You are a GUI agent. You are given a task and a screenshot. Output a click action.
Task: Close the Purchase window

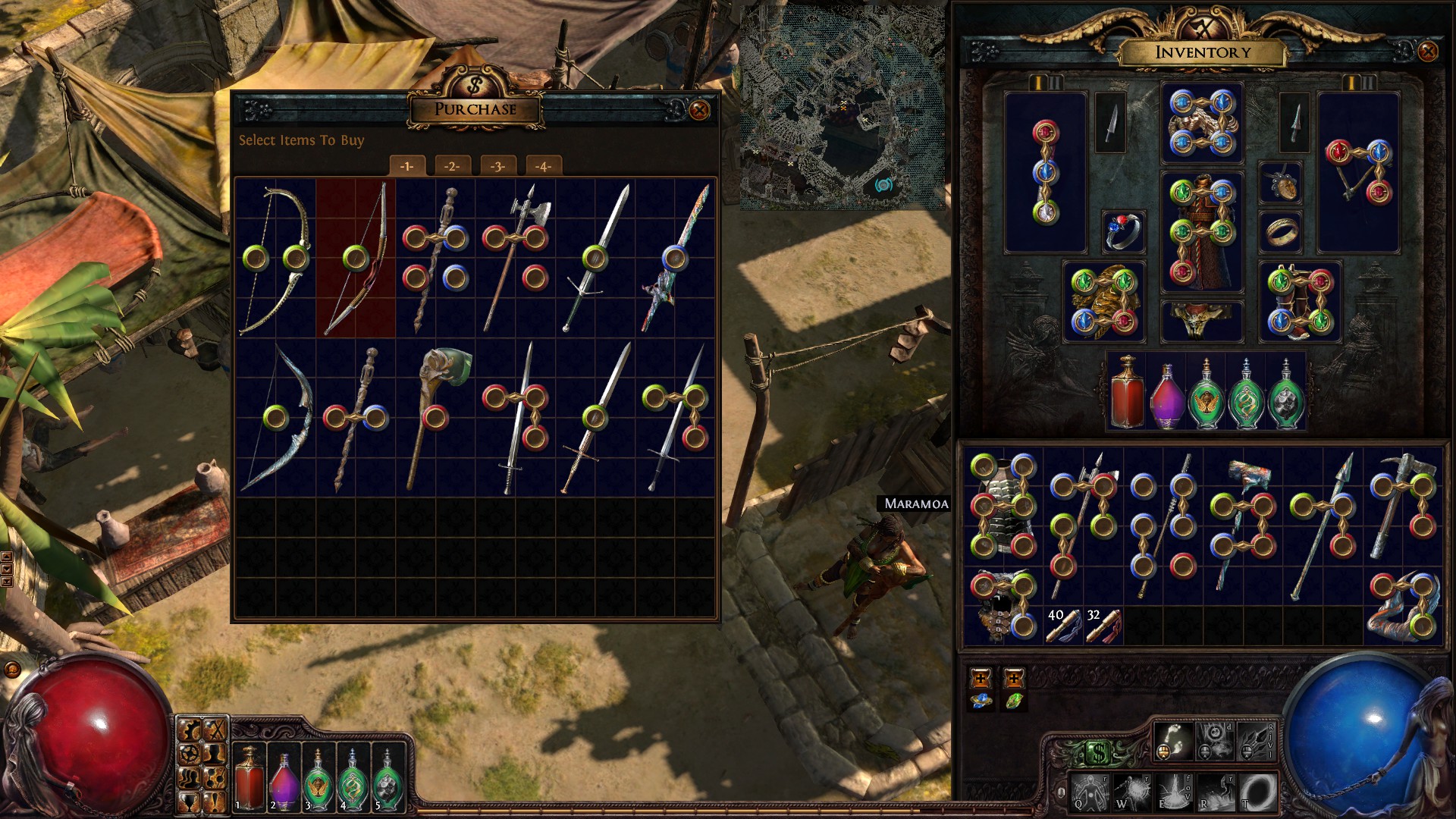tap(699, 111)
